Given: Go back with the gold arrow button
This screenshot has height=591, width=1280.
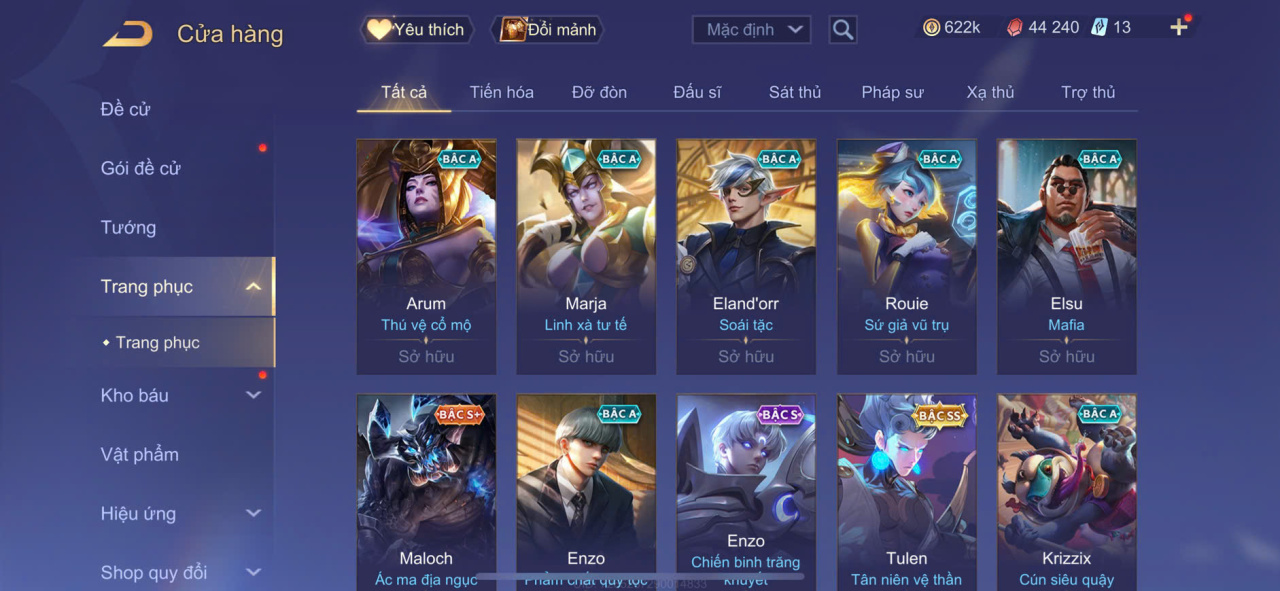Looking at the screenshot, I should [128, 34].
